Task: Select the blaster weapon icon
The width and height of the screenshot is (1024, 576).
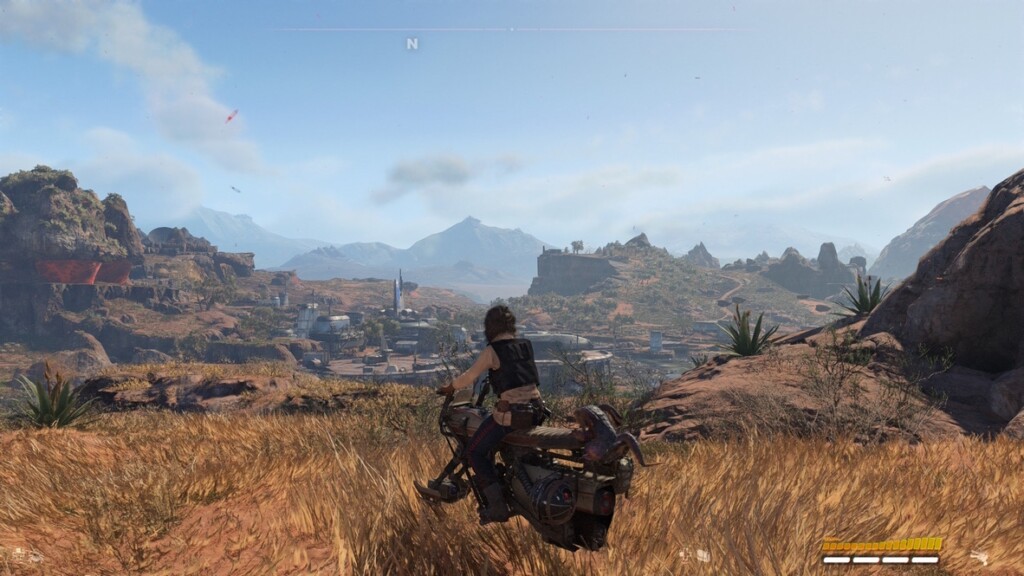Action: tap(979, 556)
